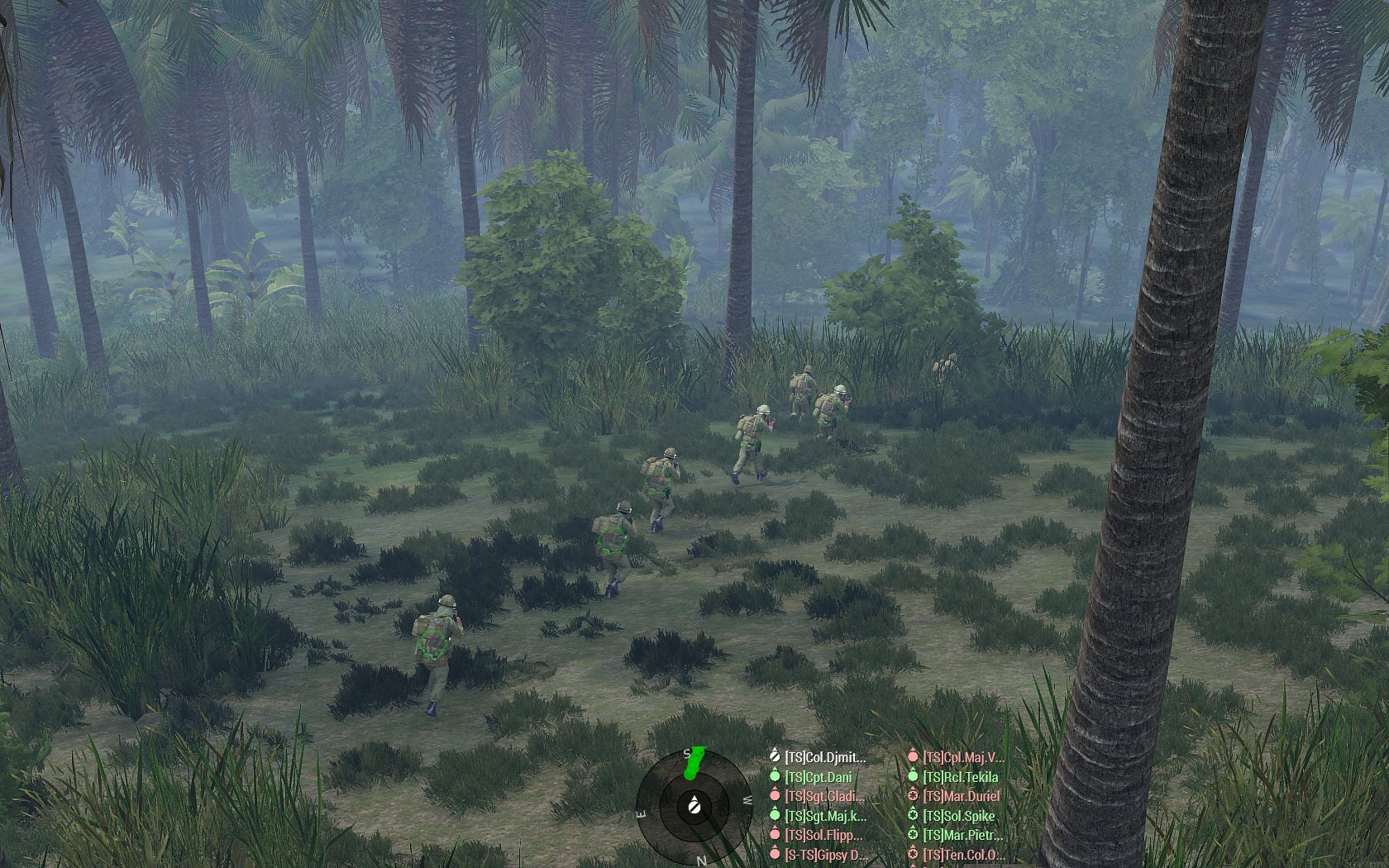1389x868 pixels.
Task: Pick the [TS]Ten.Col.O... squad entry
Action: click(x=963, y=854)
